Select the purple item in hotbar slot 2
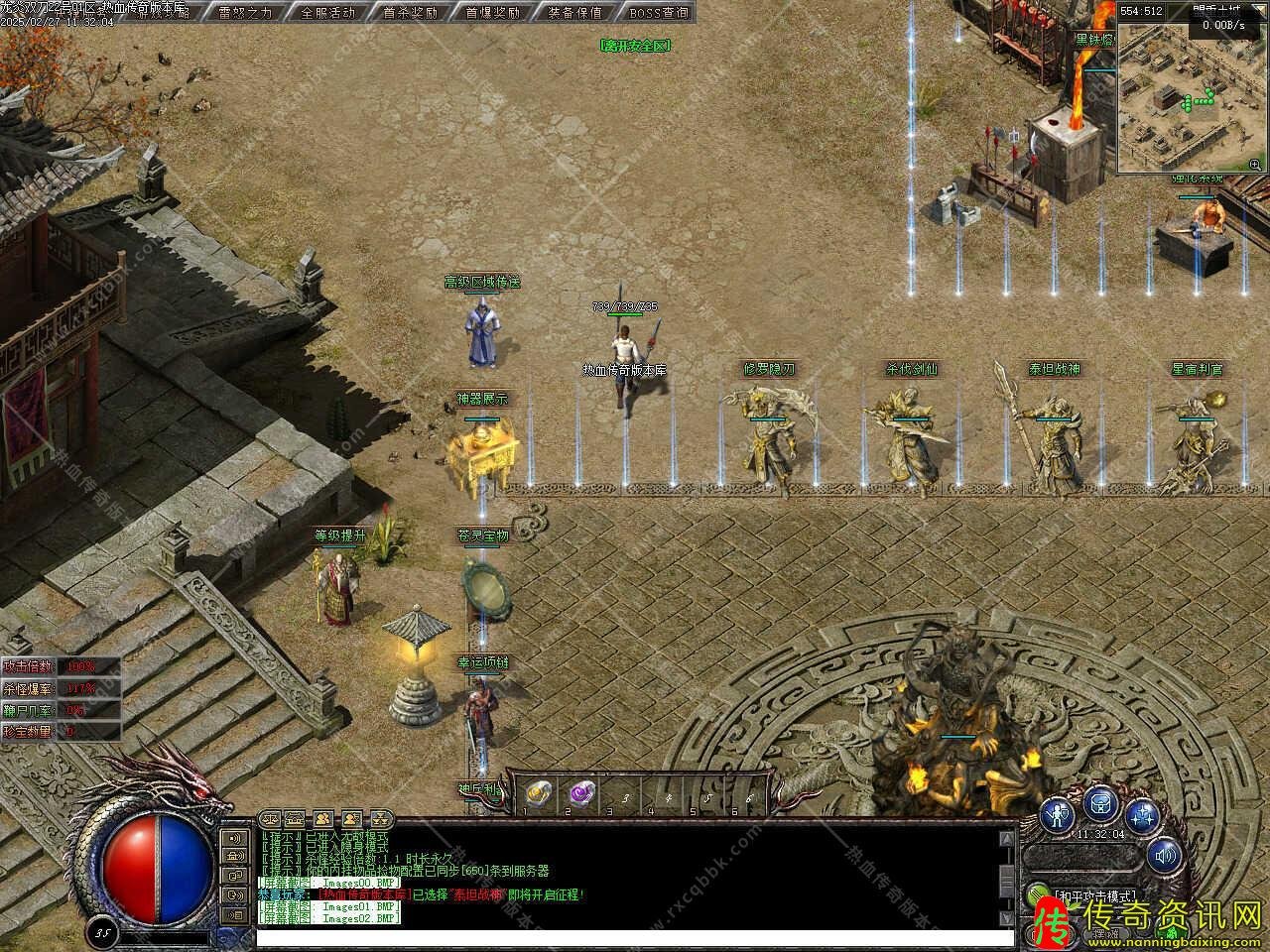 coord(579,792)
